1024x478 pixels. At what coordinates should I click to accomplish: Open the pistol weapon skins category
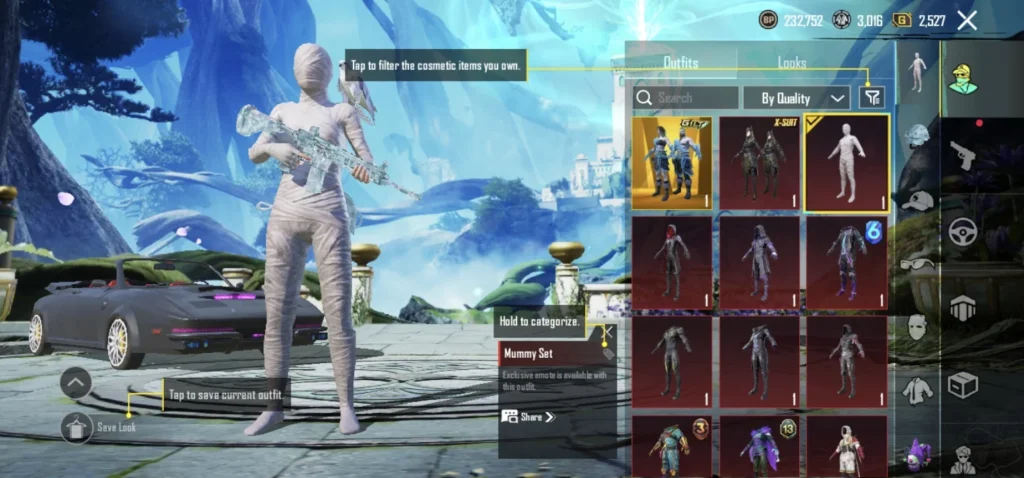[963, 155]
